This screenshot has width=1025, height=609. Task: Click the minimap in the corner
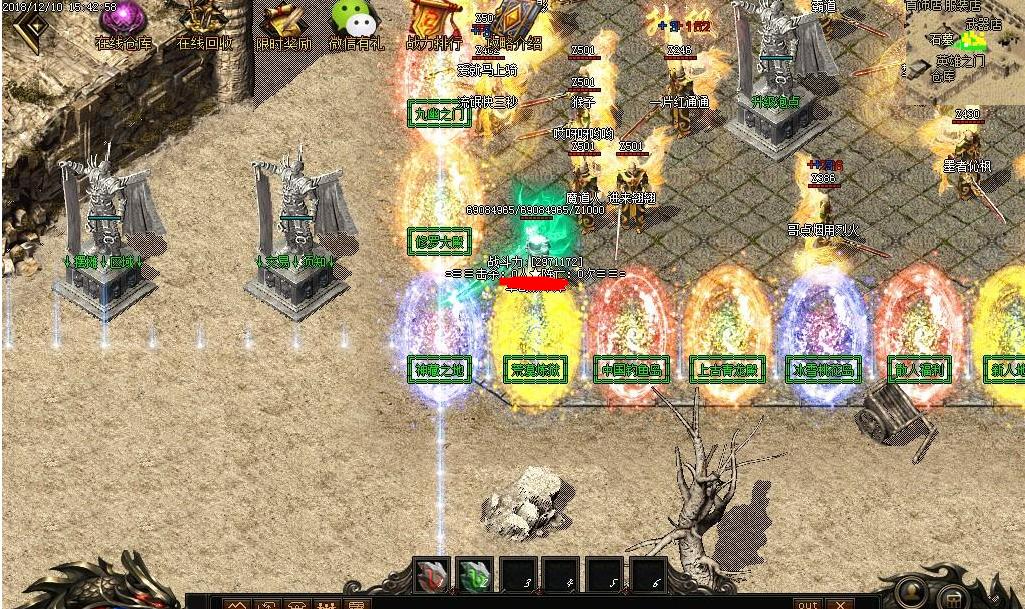coord(967,50)
